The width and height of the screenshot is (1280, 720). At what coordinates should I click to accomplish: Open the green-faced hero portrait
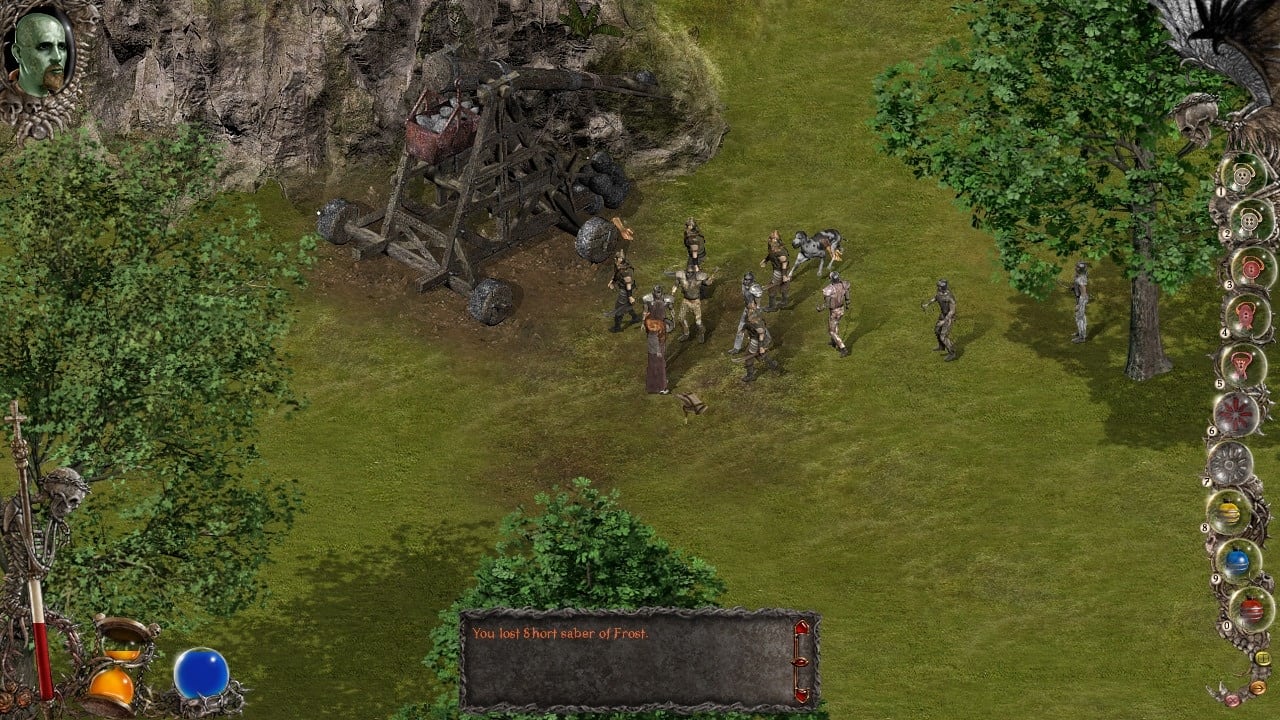41,55
